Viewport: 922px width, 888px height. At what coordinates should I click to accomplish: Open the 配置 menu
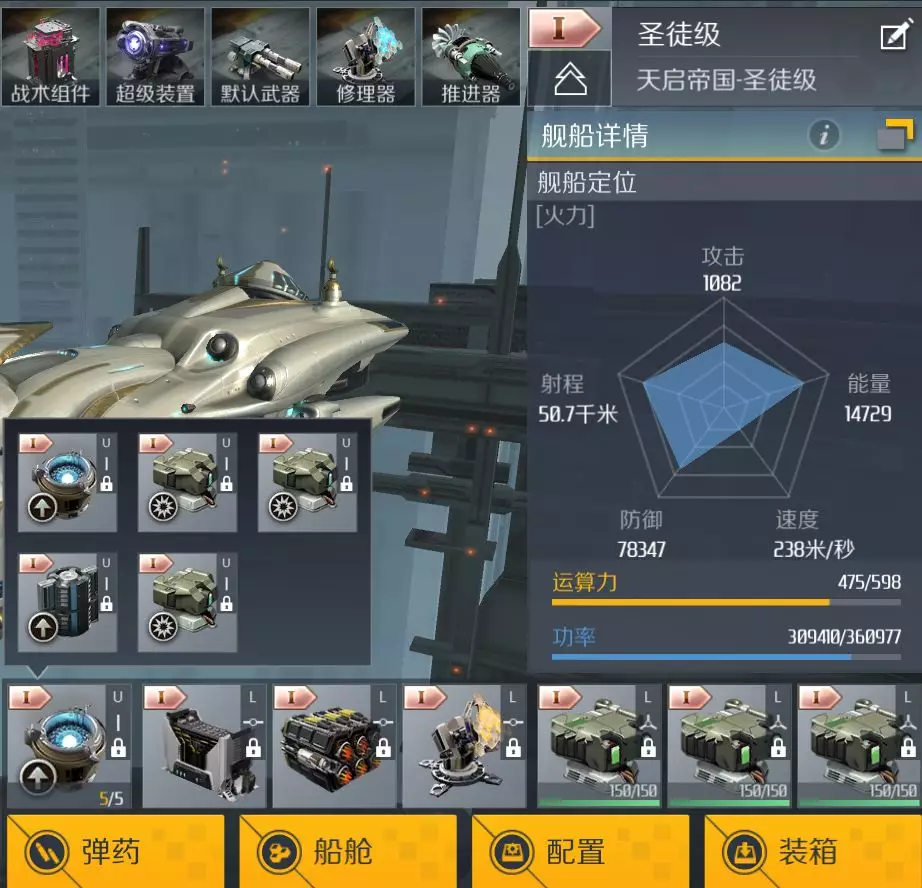[580, 851]
